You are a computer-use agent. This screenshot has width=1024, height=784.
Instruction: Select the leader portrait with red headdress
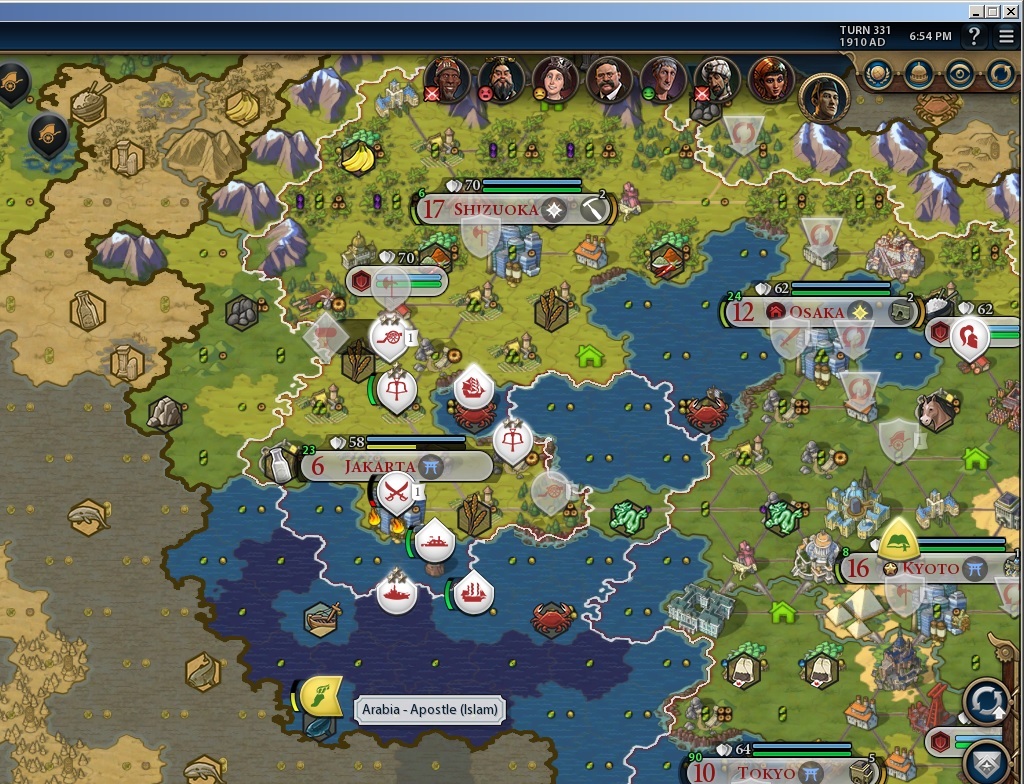pos(447,79)
